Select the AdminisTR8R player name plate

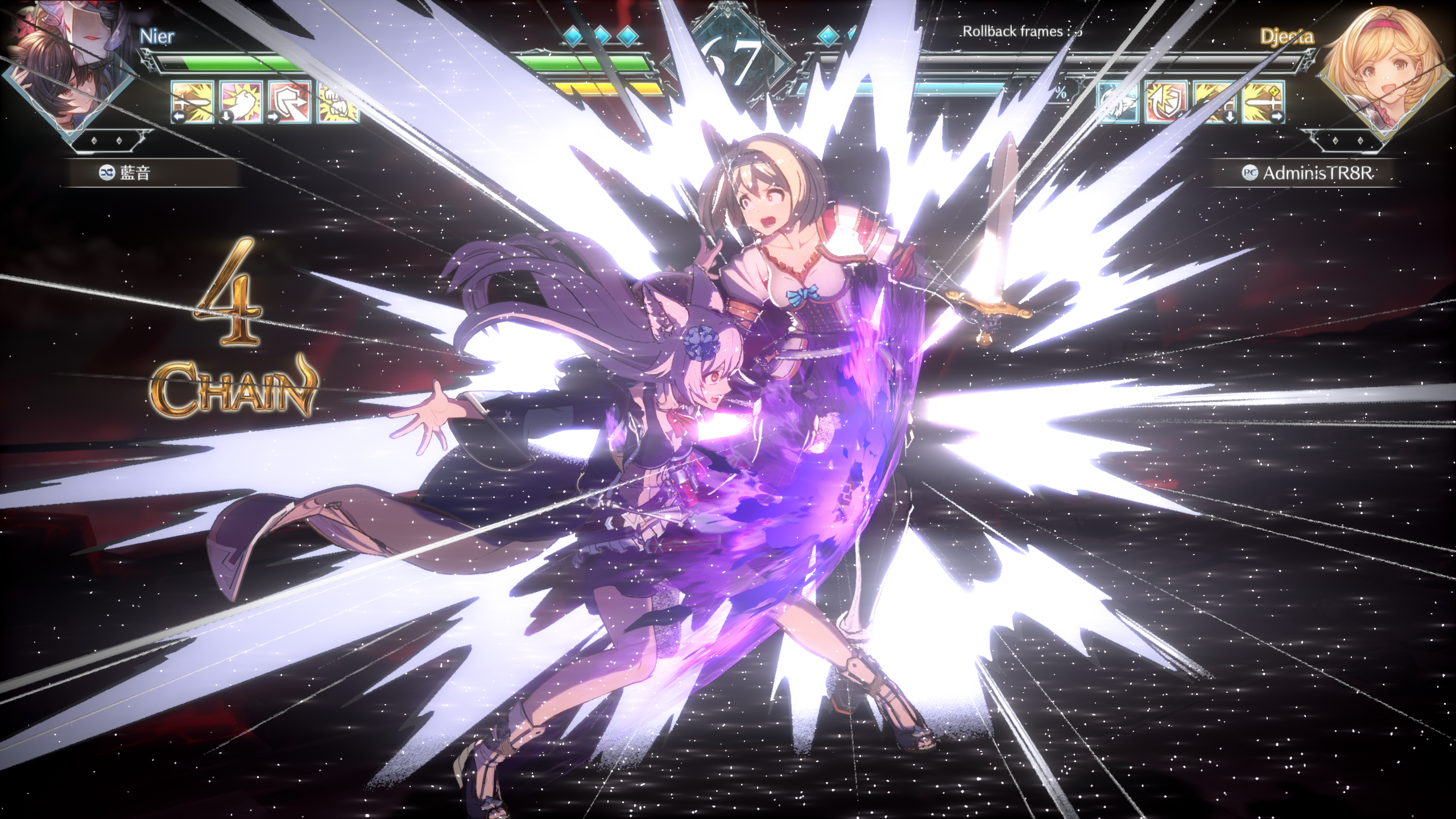[1307, 173]
